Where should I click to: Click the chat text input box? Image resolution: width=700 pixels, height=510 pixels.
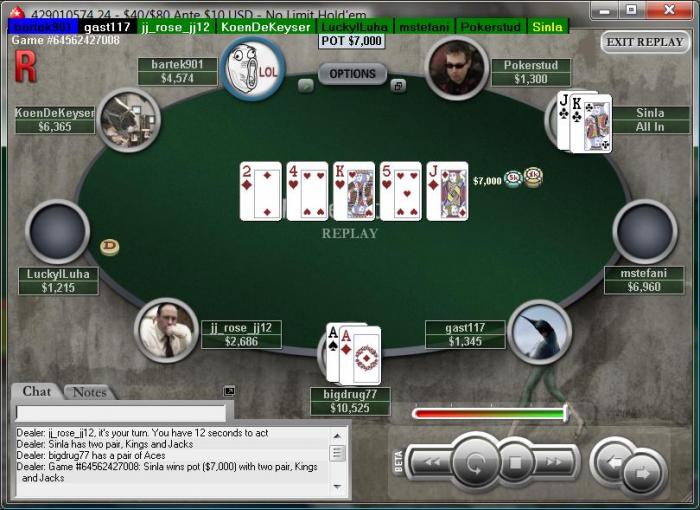point(120,412)
